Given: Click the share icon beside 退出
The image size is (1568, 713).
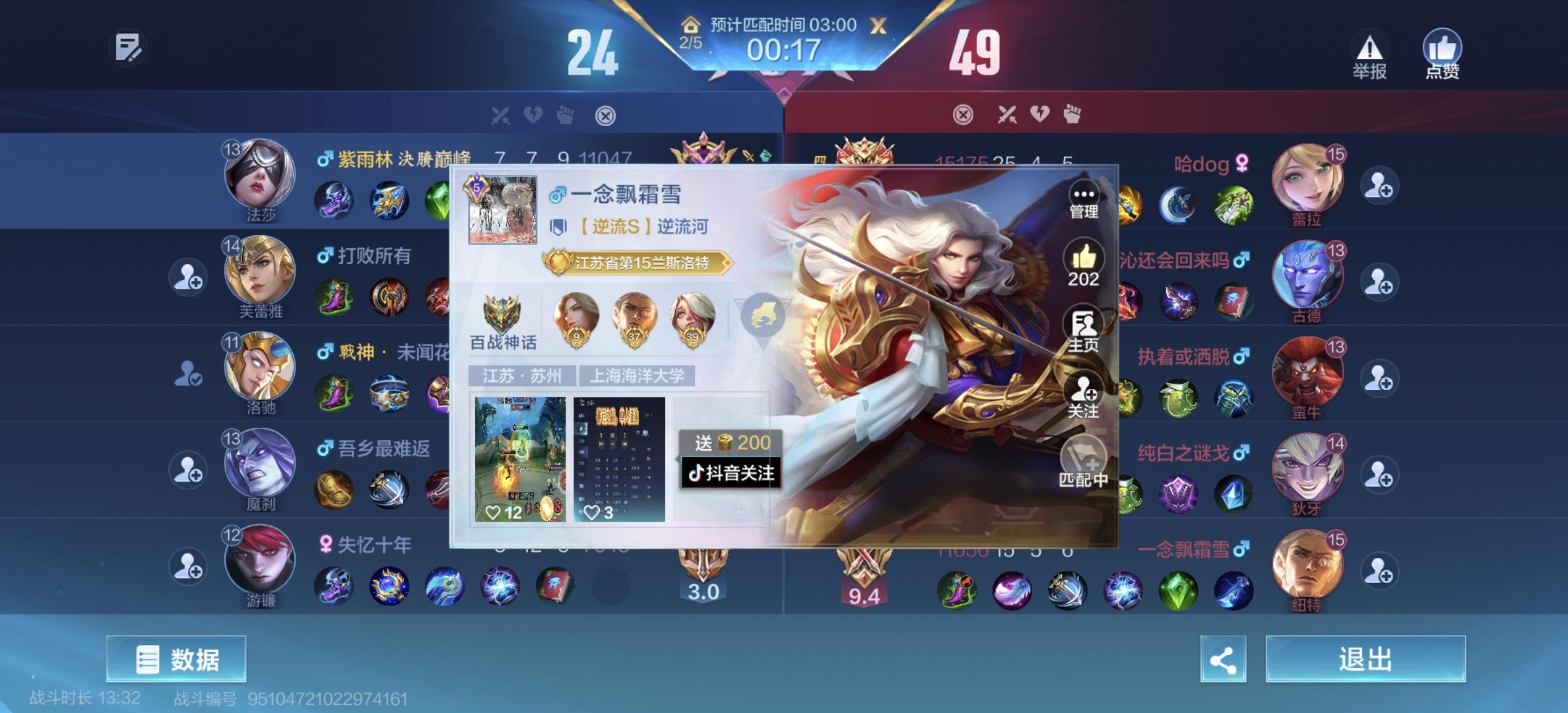Looking at the screenshot, I should (x=1224, y=659).
